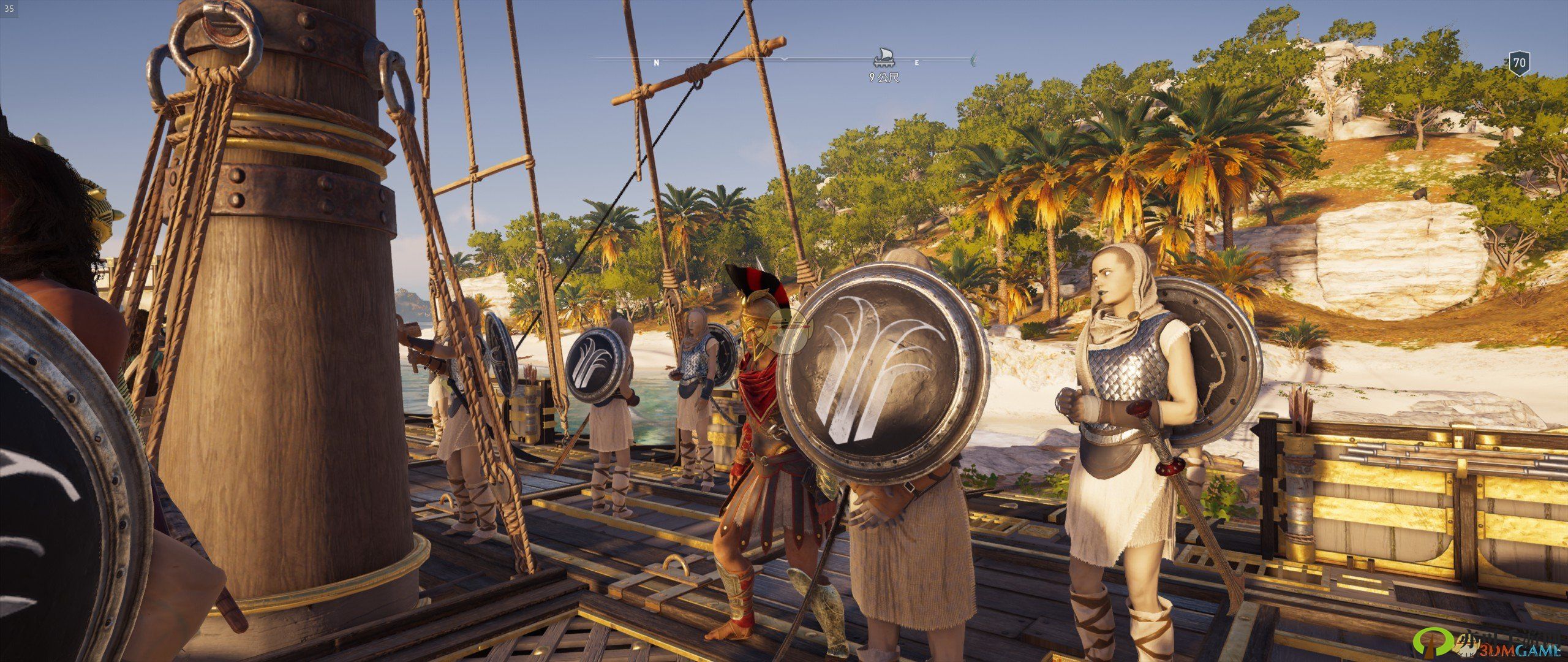Click the compass bar's N heading marker
This screenshot has width=1568, height=662.
pyautogui.click(x=657, y=63)
